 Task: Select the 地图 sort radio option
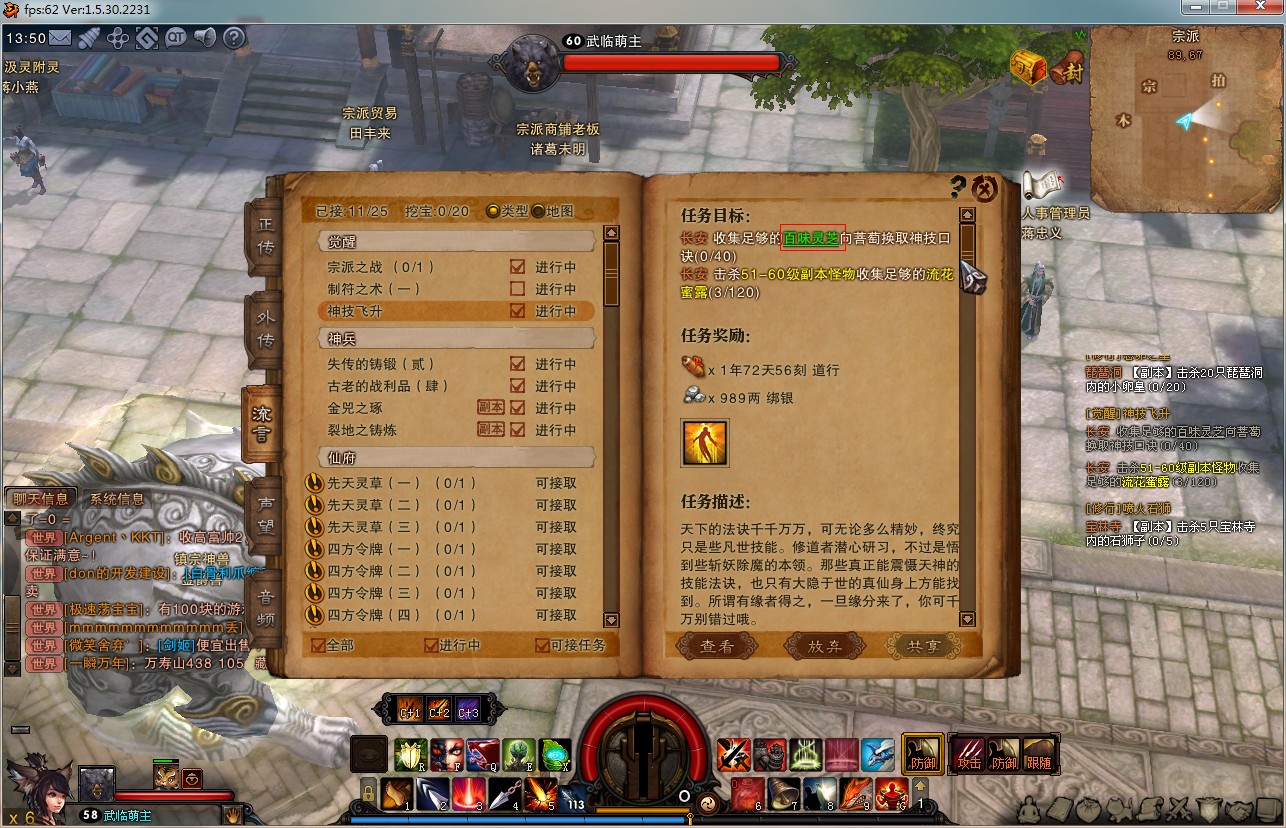[x=538, y=211]
